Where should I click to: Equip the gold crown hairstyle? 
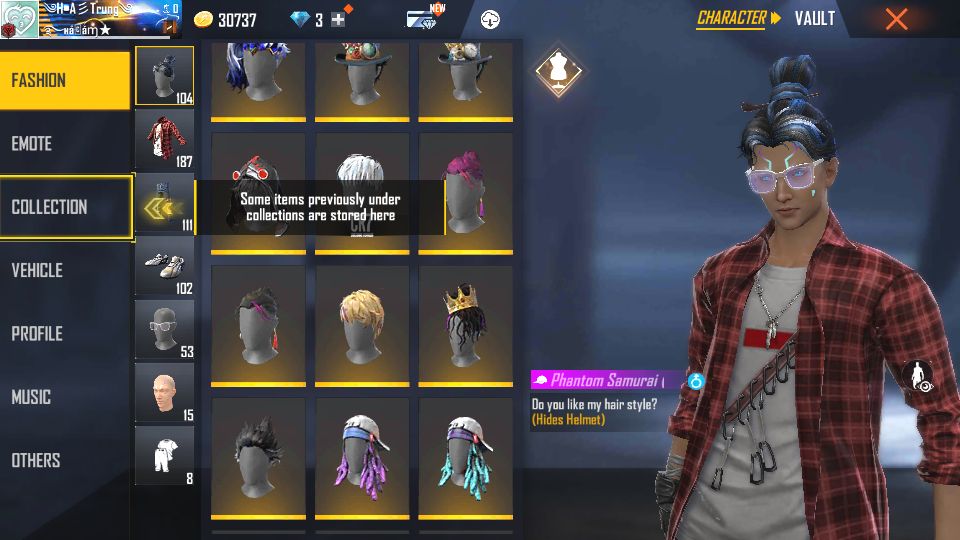[x=464, y=323]
